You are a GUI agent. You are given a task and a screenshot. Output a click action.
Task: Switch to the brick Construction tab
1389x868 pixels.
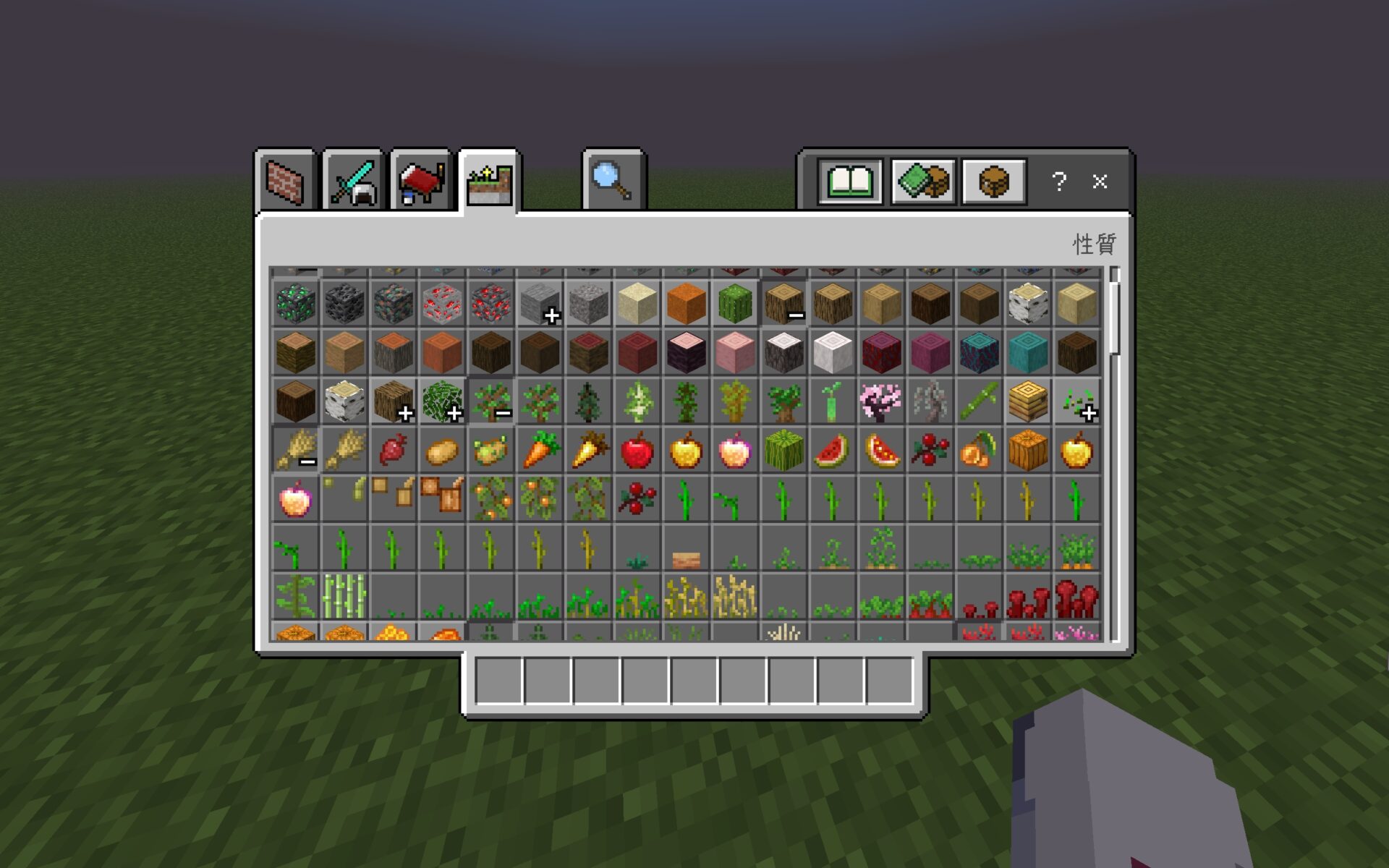[x=285, y=182]
